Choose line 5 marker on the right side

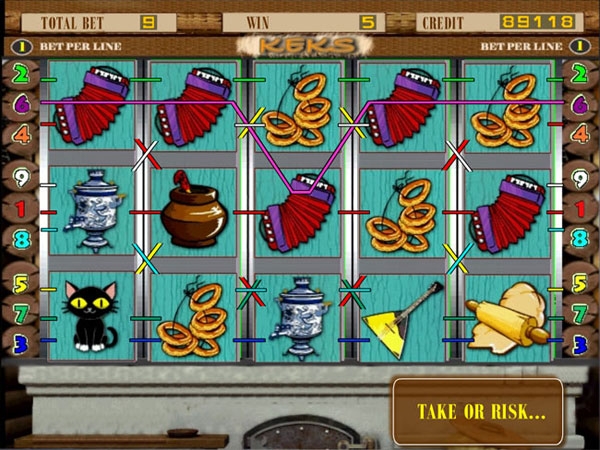(579, 284)
